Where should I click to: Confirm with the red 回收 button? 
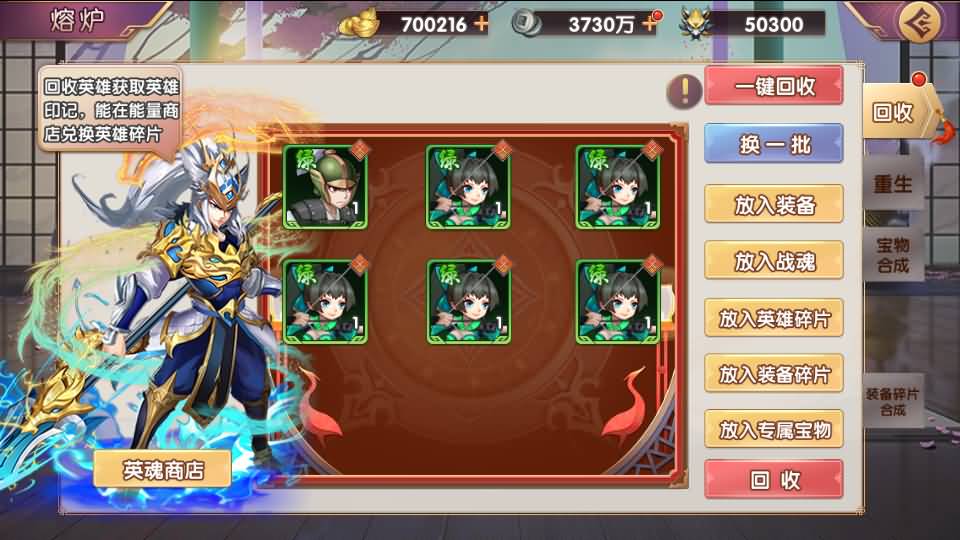[774, 480]
